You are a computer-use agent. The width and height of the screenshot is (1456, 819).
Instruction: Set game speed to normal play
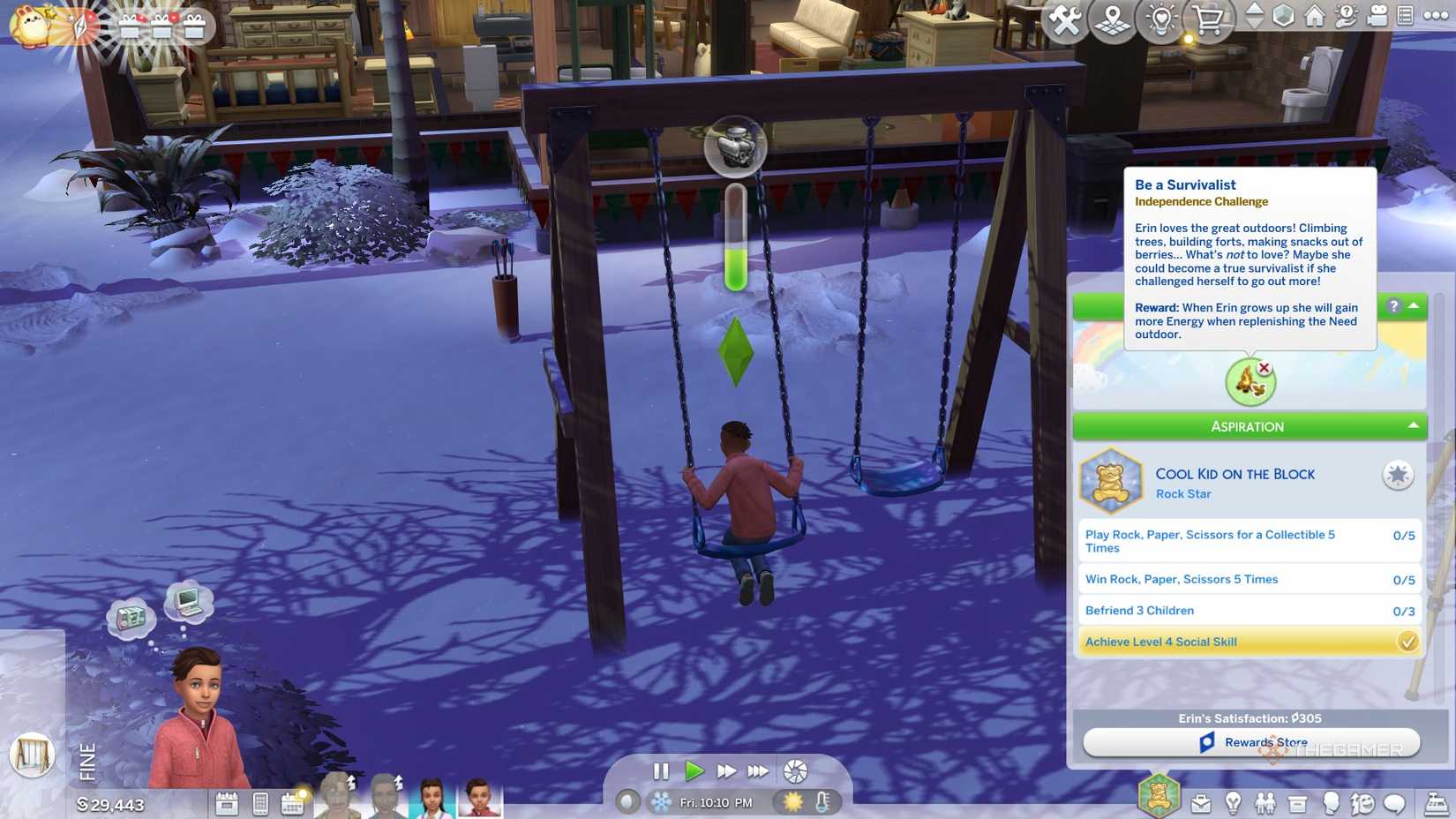pos(694,771)
